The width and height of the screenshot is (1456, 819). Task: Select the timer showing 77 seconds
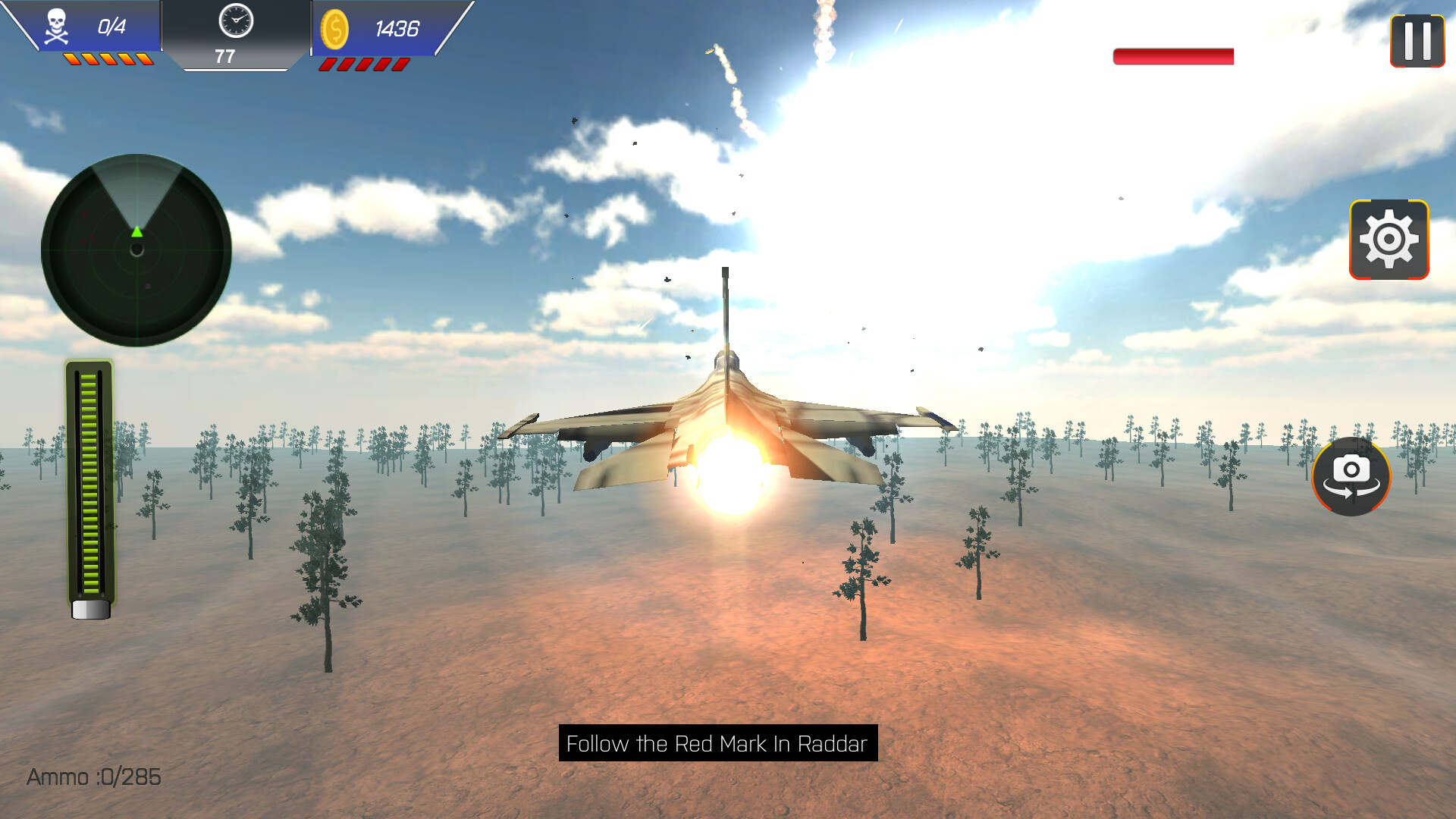[225, 55]
